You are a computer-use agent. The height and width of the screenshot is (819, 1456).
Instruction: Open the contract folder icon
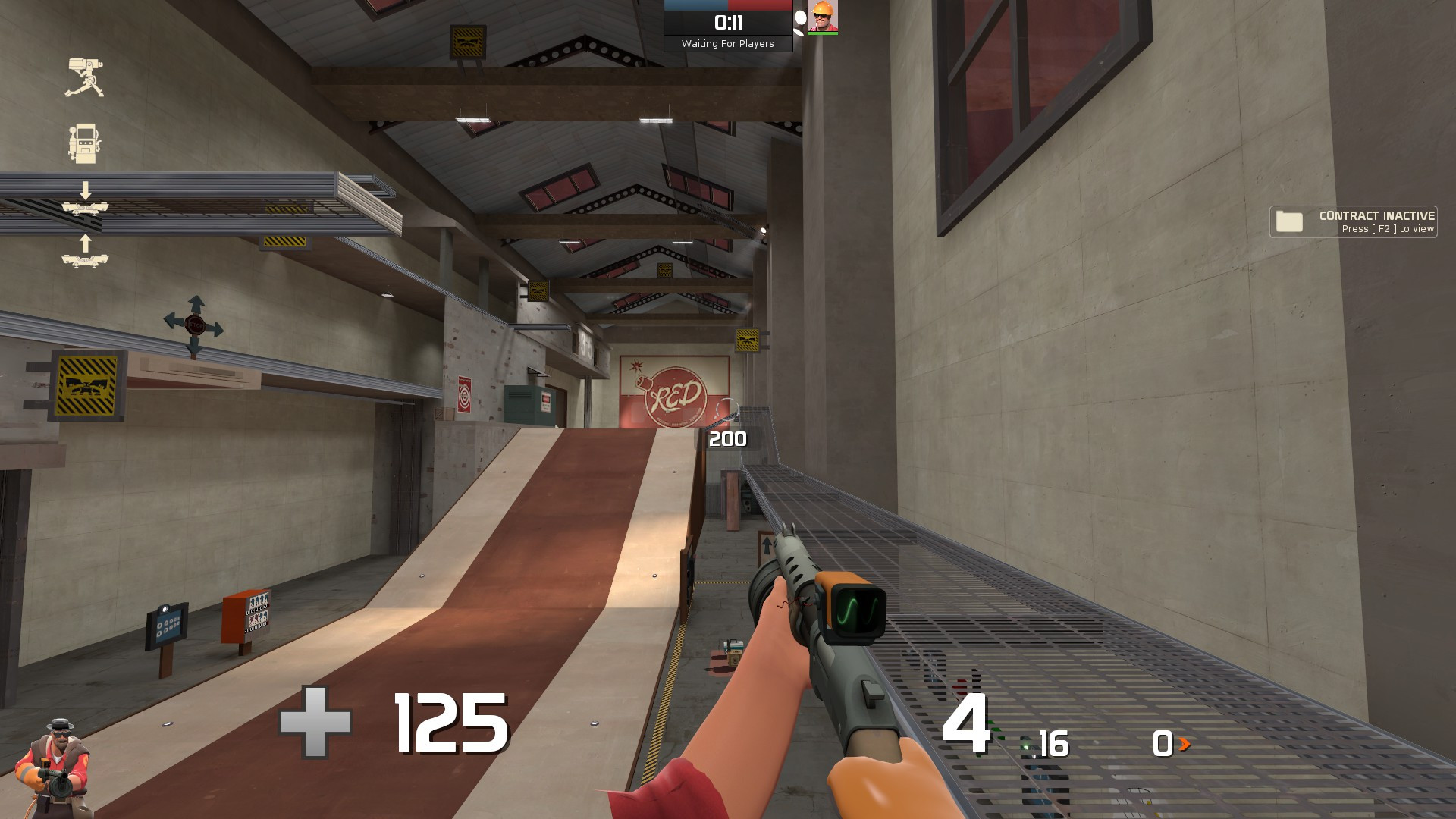(1289, 221)
